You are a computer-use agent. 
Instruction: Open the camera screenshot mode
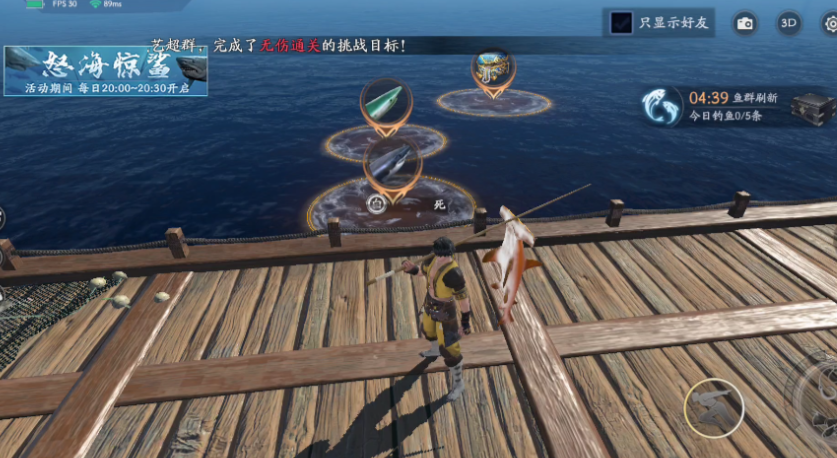tap(745, 23)
